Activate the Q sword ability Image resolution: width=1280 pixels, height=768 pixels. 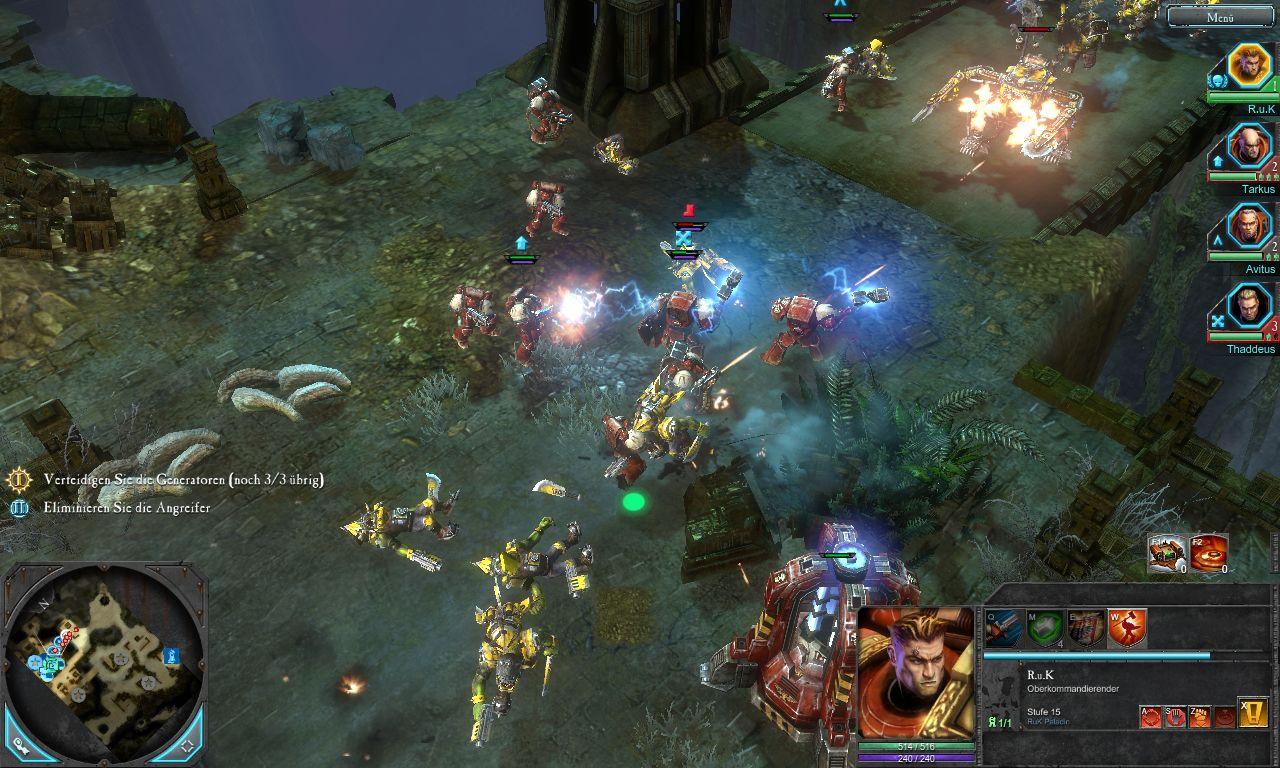(x=1004, y=628)
